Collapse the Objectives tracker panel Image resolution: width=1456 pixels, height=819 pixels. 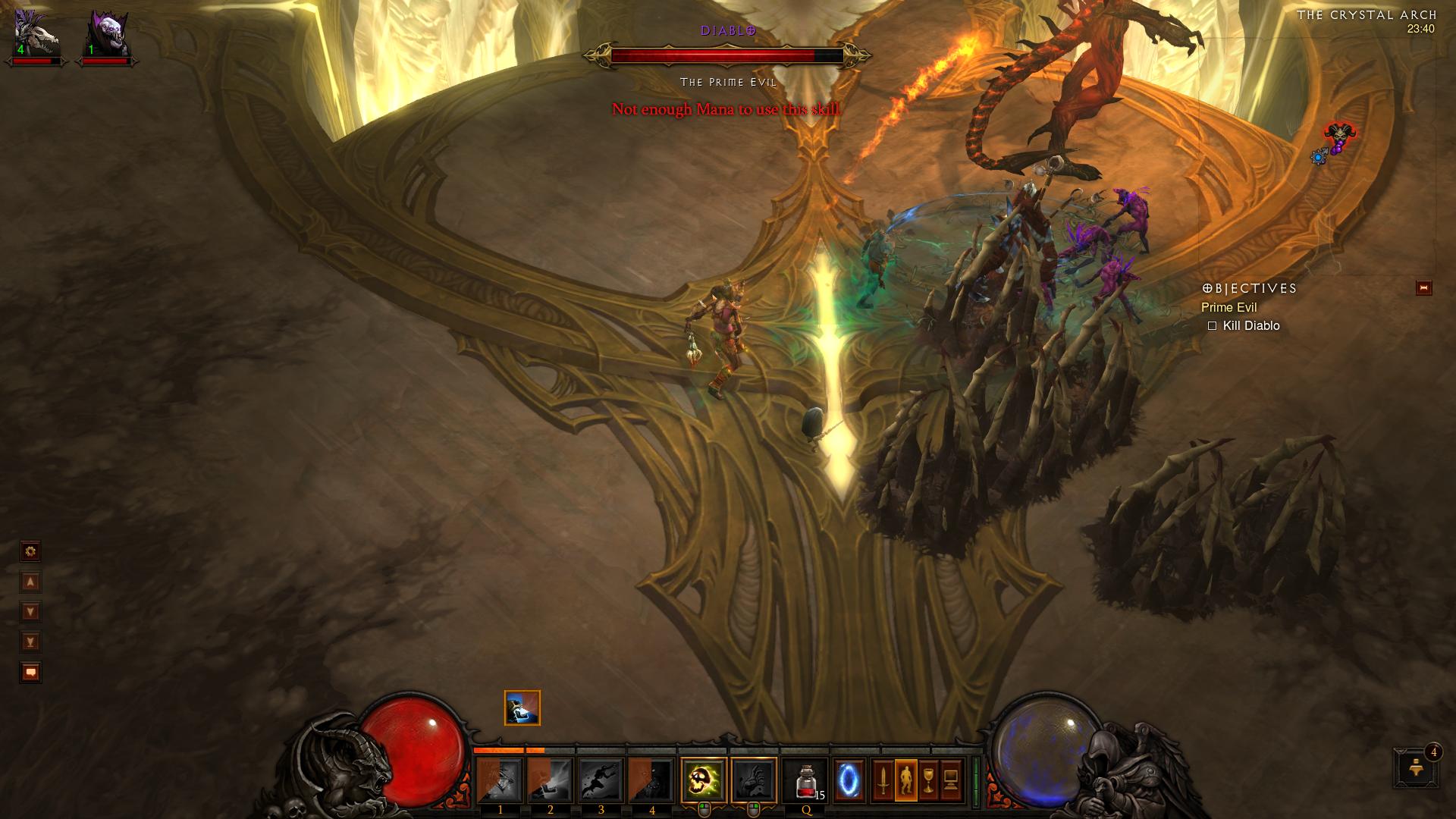(x=1423, y=288)
